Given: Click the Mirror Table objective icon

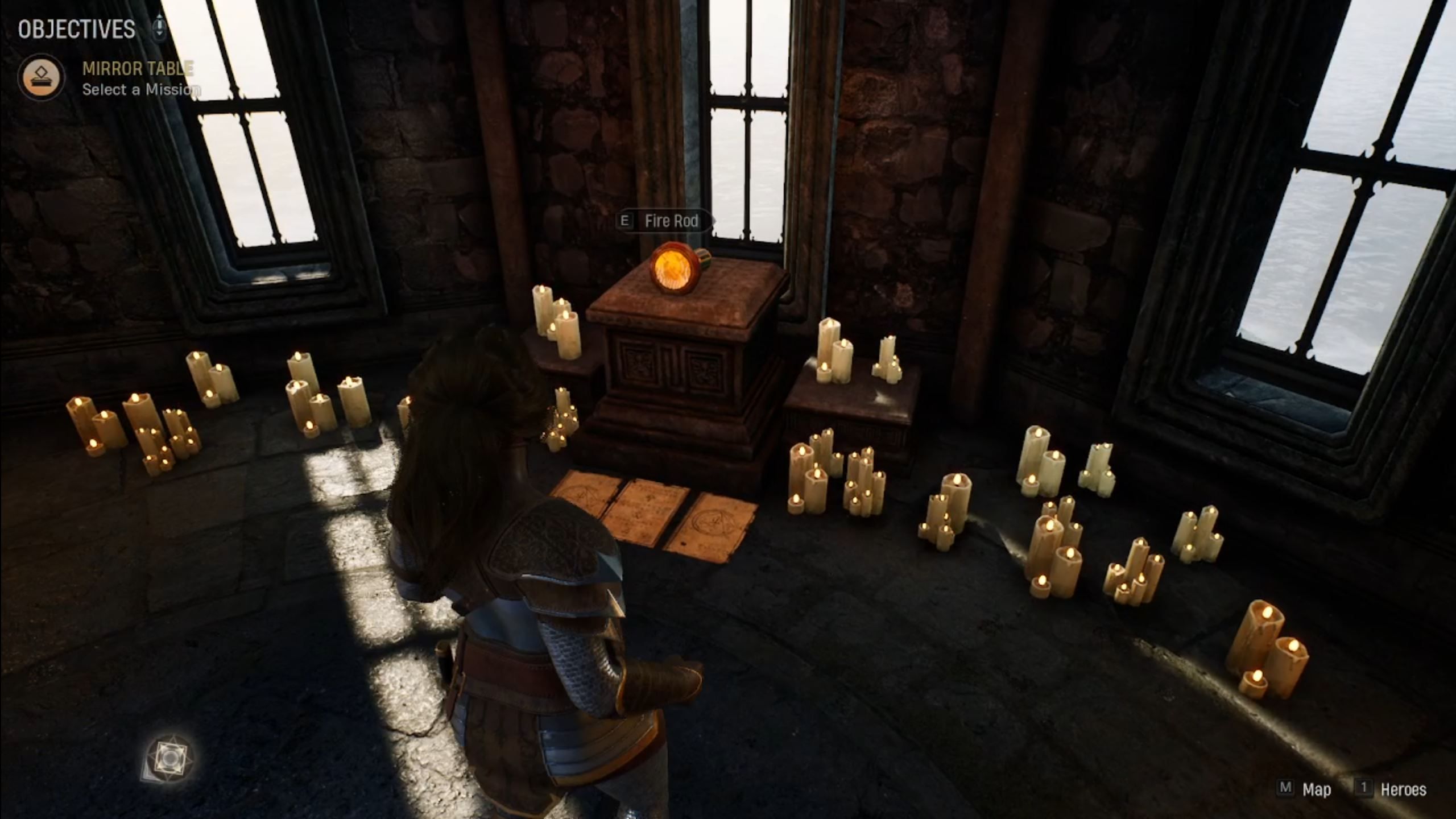Looking at the screenshot, I should click(42, 75).
